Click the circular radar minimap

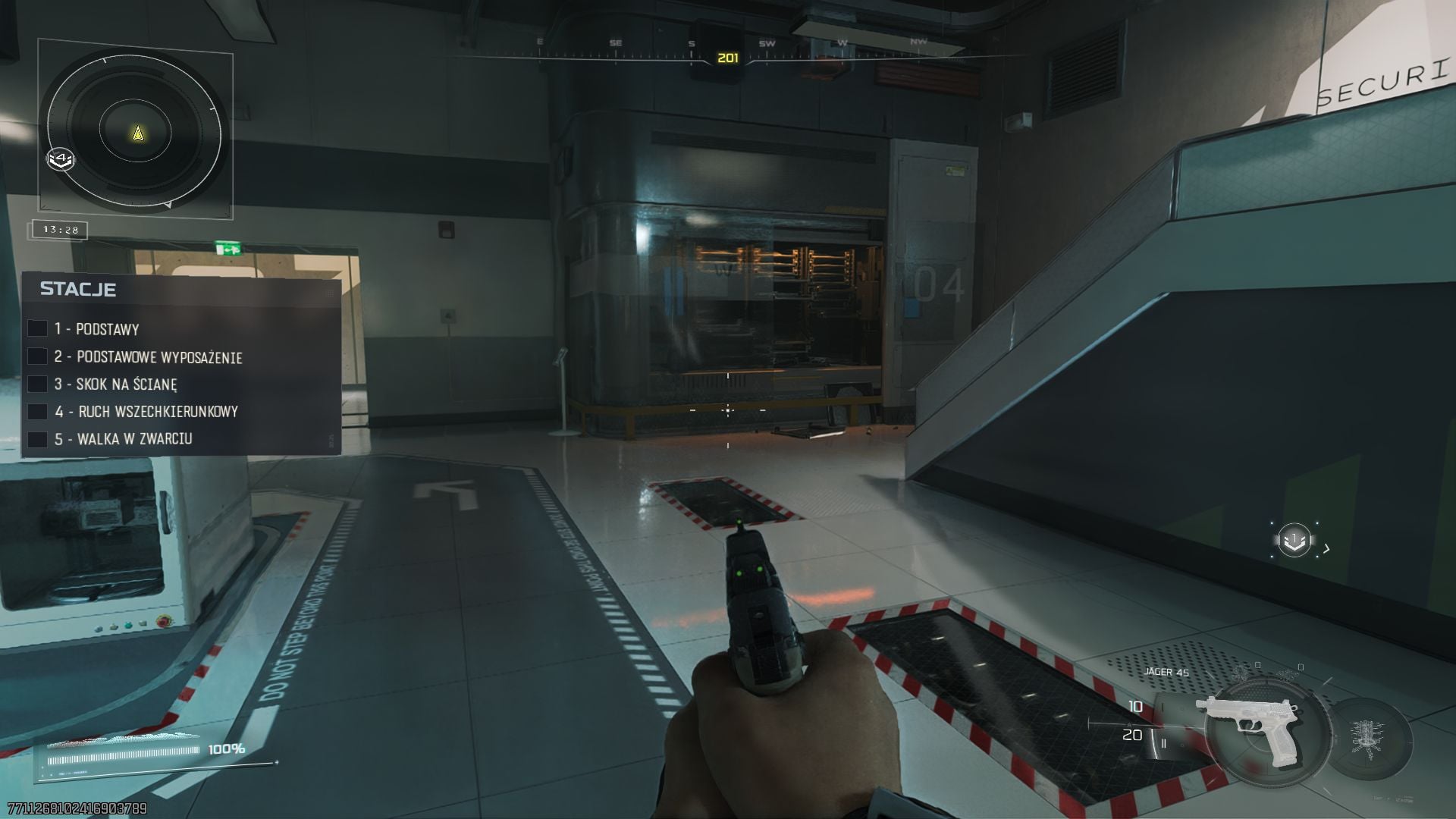136,133
